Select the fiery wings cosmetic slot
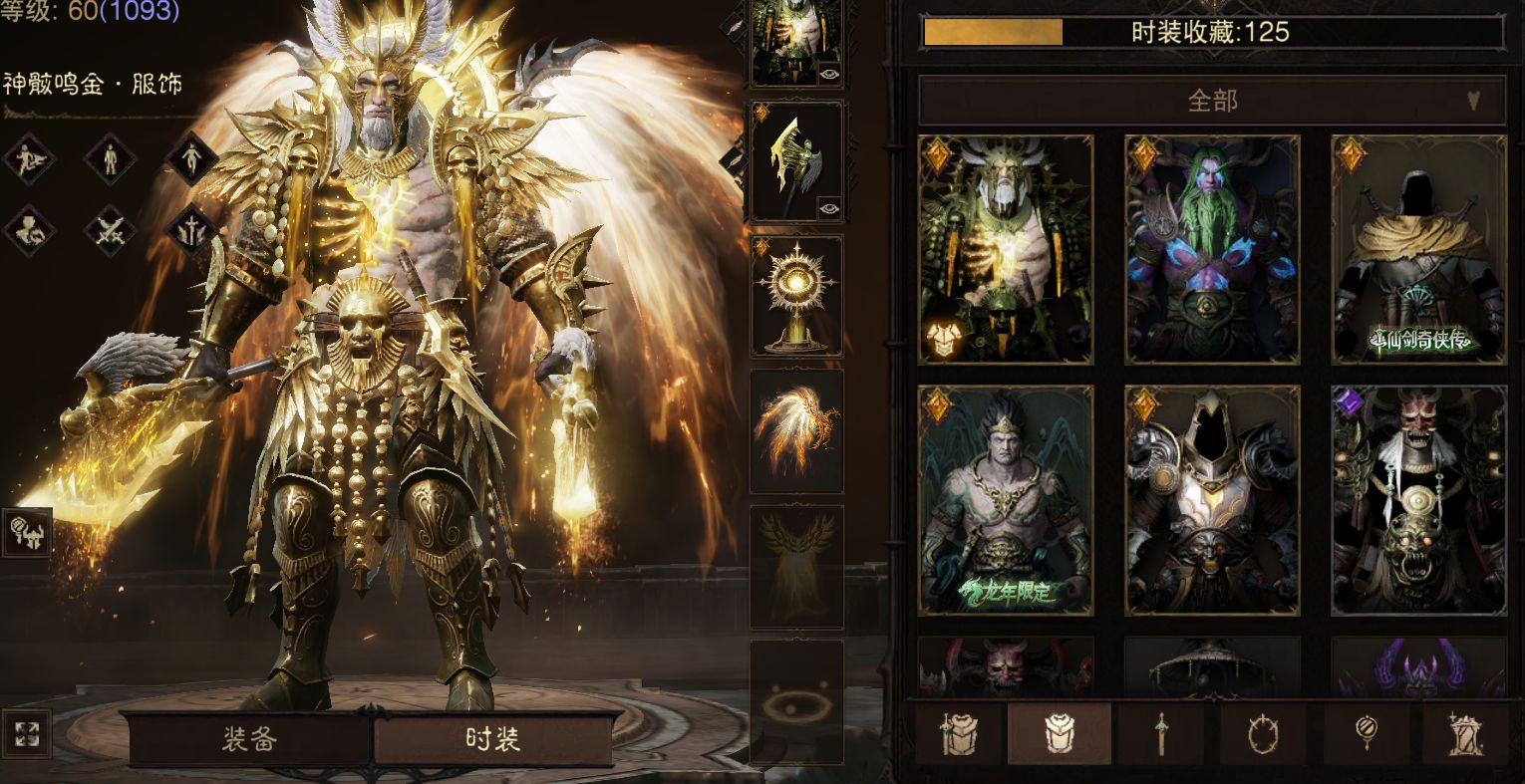 796,430
